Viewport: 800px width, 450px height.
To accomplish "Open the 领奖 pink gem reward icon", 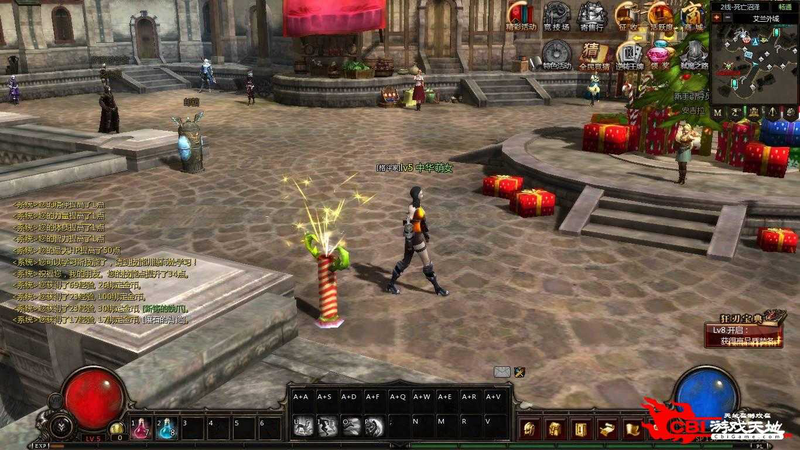I will tap(659, 53).
